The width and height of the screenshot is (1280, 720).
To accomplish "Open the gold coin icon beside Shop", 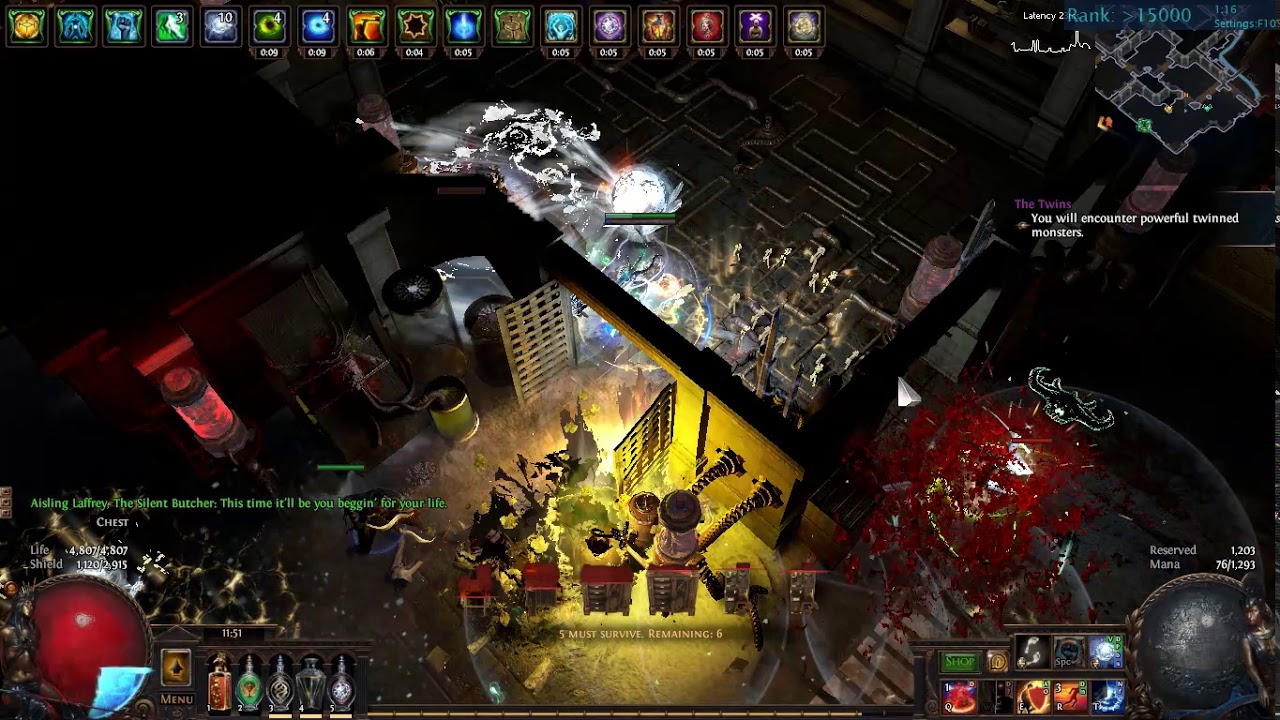I will 997,661.
